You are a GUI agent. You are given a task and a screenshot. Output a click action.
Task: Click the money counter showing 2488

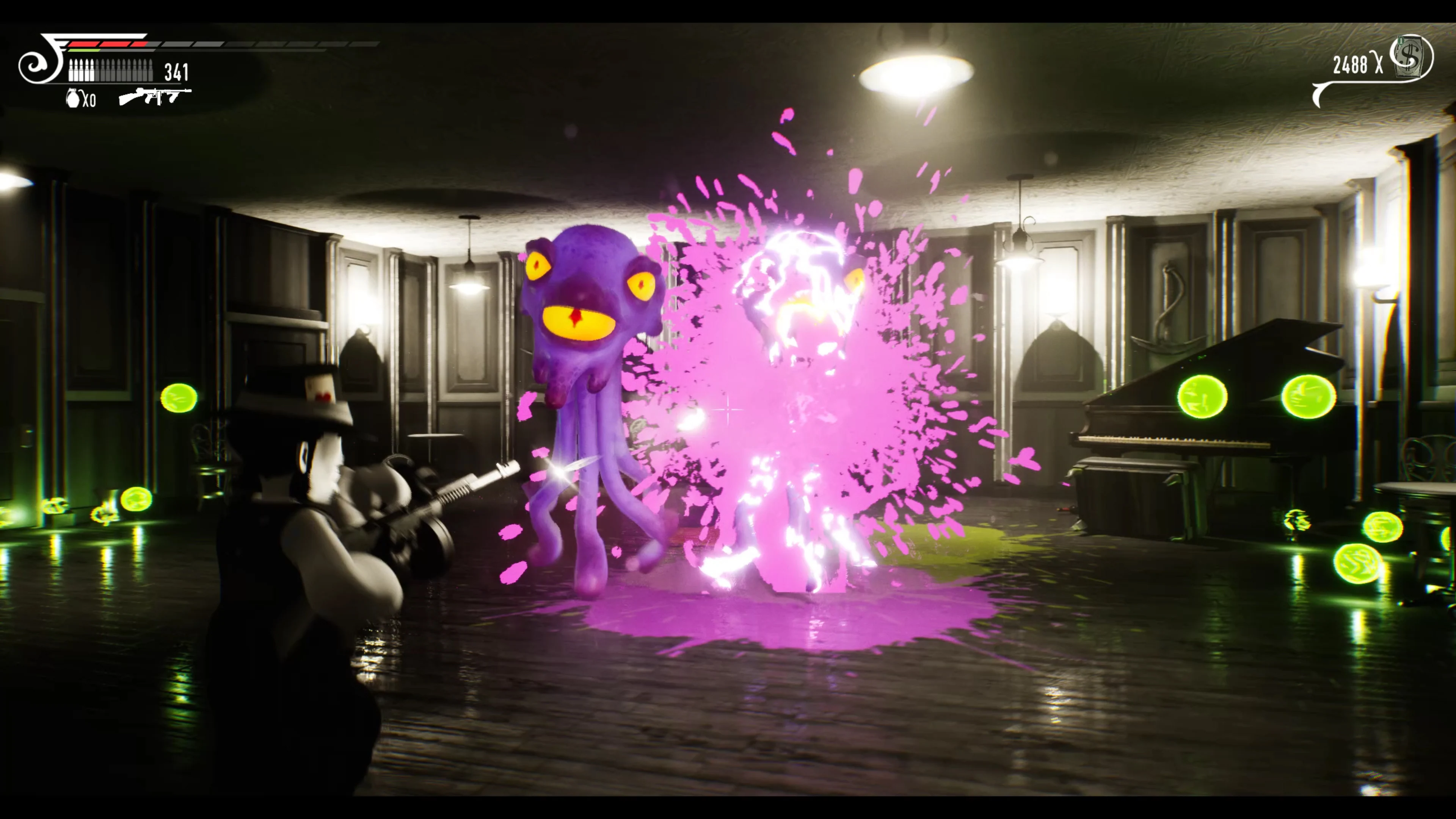[1351, 64]
